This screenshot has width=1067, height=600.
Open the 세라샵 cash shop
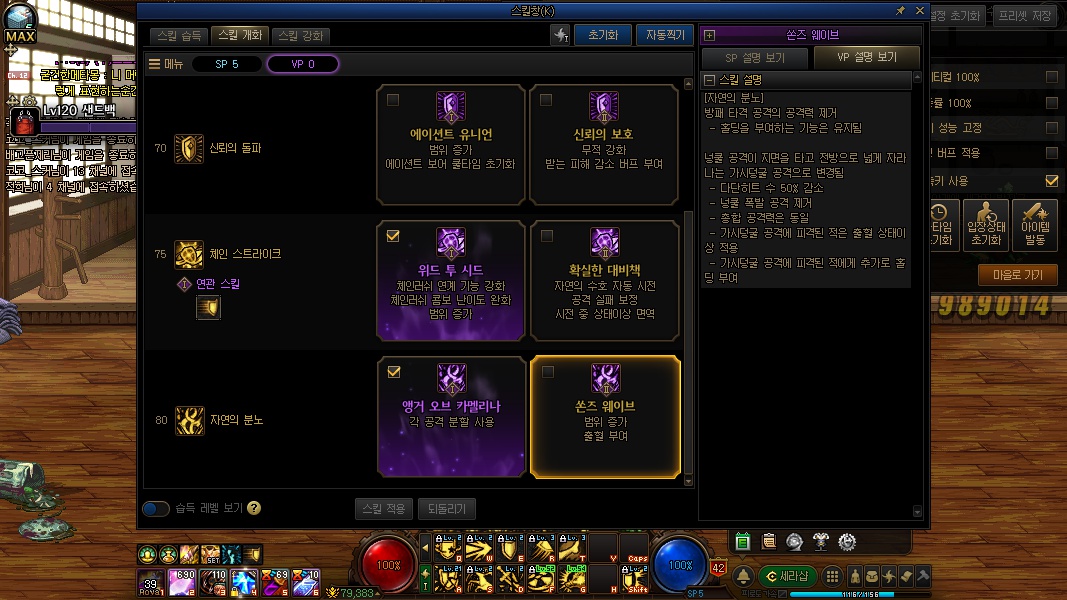point(788,576)
